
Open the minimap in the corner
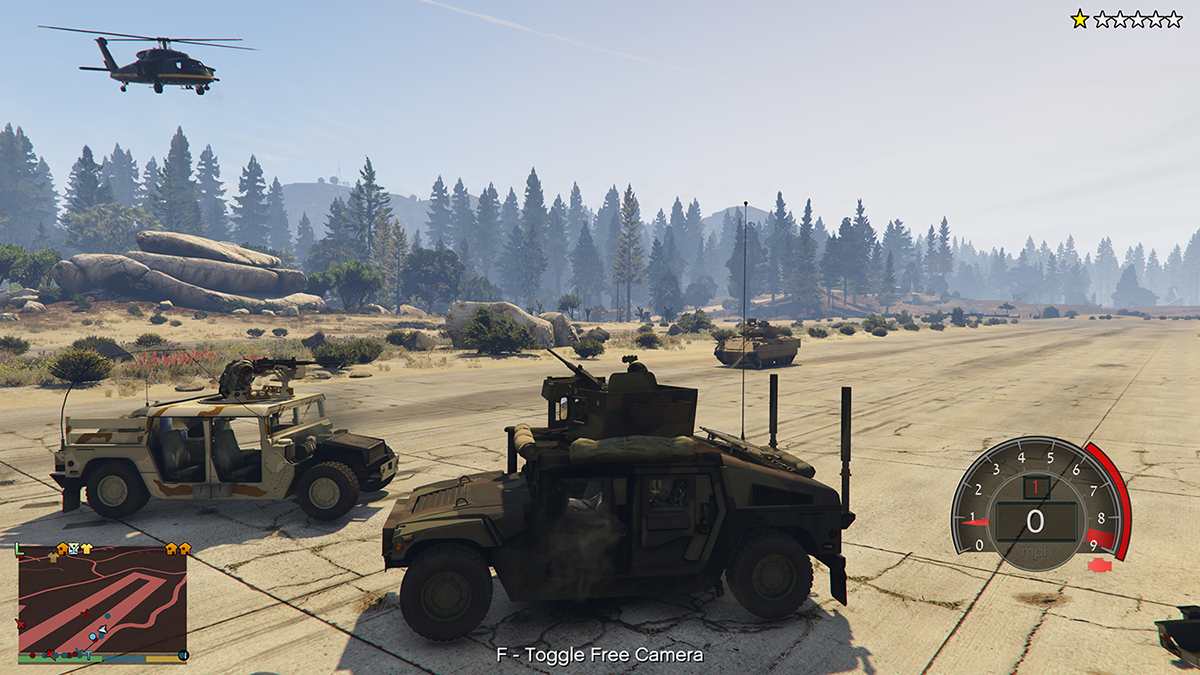click(x=102, y=603)
